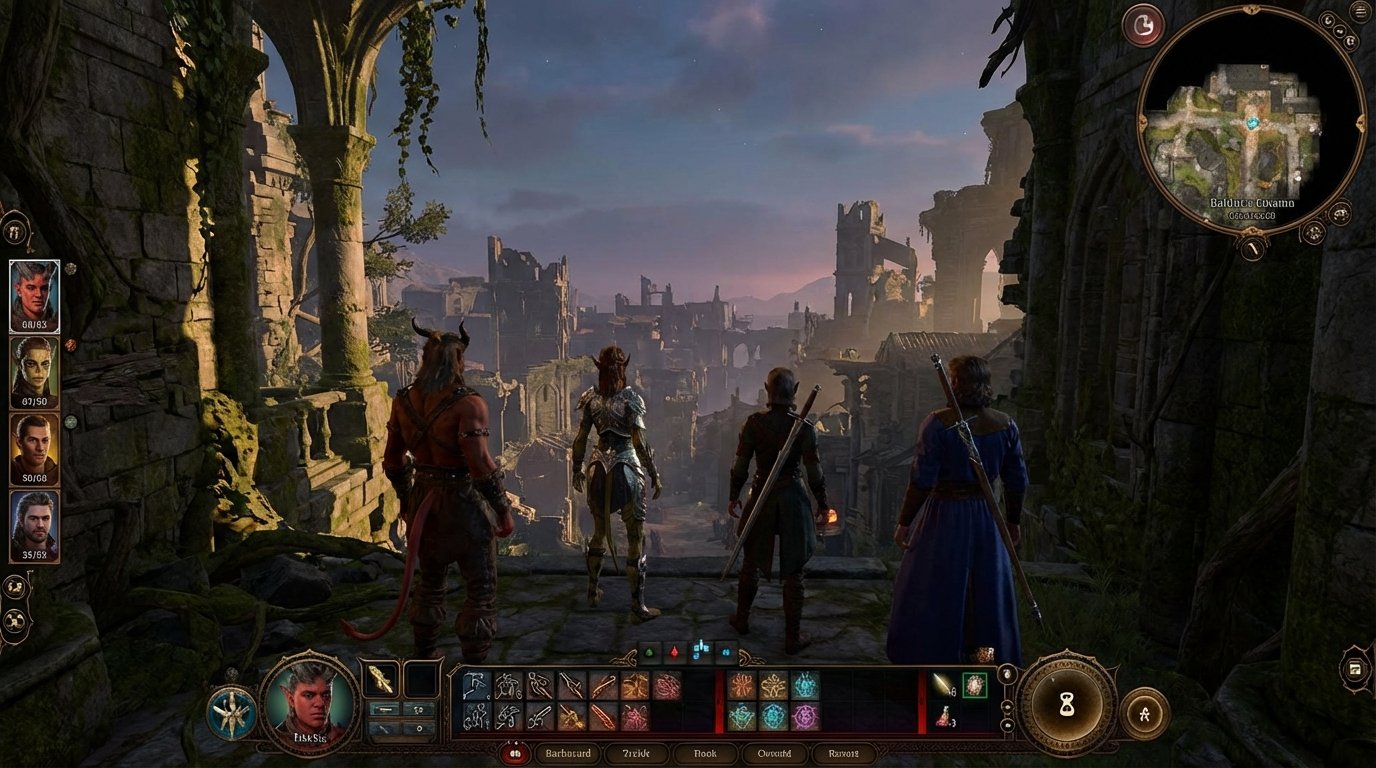Viewport: 1376px width, 768px height.
Task: Toggle the red resource pip above the hotbar
Action: tap(673, 653)
